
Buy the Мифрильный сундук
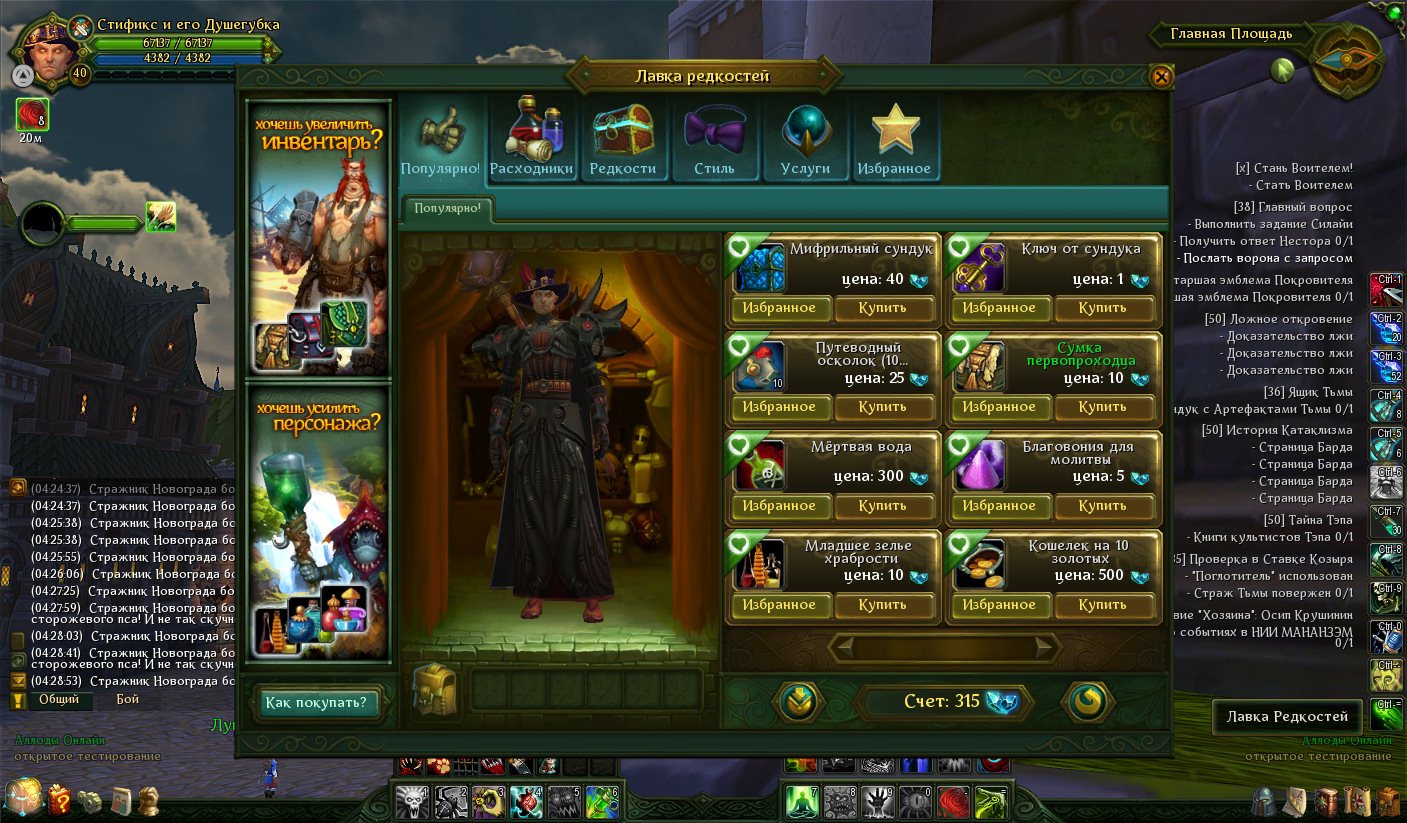pos(882,308)
